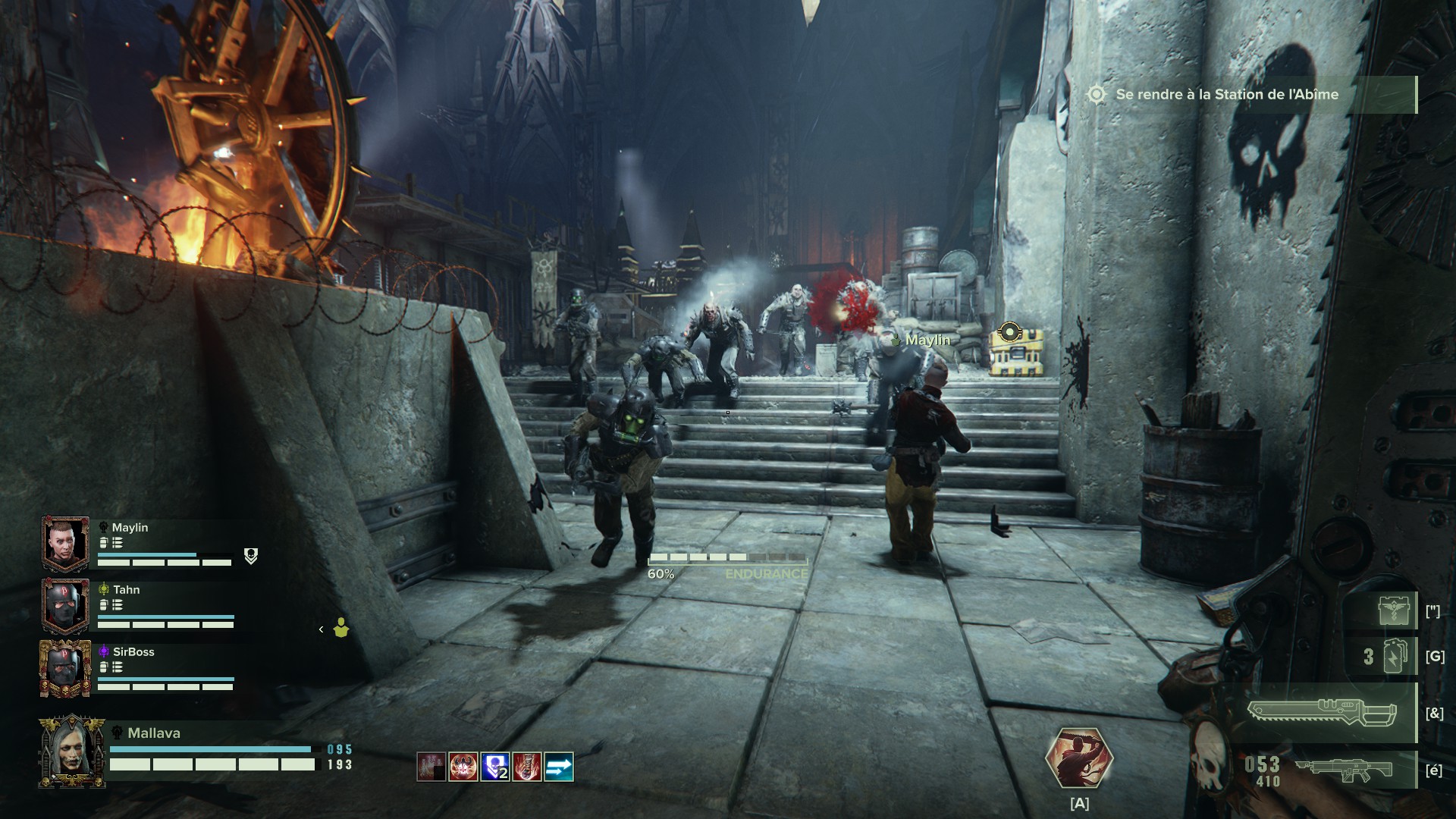This screenshot has height=819, width=1456.
Task: Select SirBoss's teammate portrait
Action: [x=66, y=668]
